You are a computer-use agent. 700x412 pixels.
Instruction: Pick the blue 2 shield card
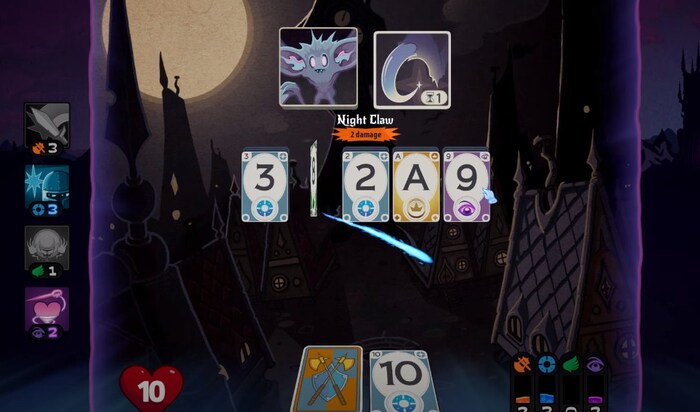tap(365, 185)
